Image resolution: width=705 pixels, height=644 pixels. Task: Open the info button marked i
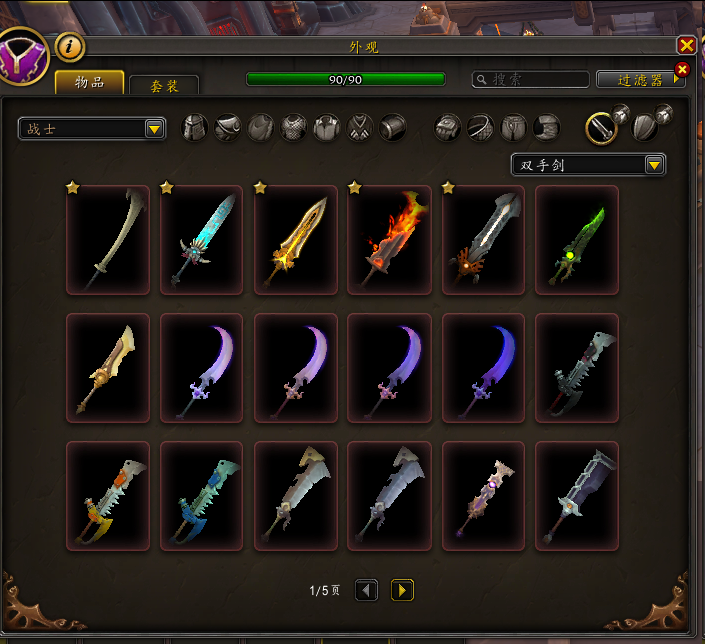click(69, 46)
